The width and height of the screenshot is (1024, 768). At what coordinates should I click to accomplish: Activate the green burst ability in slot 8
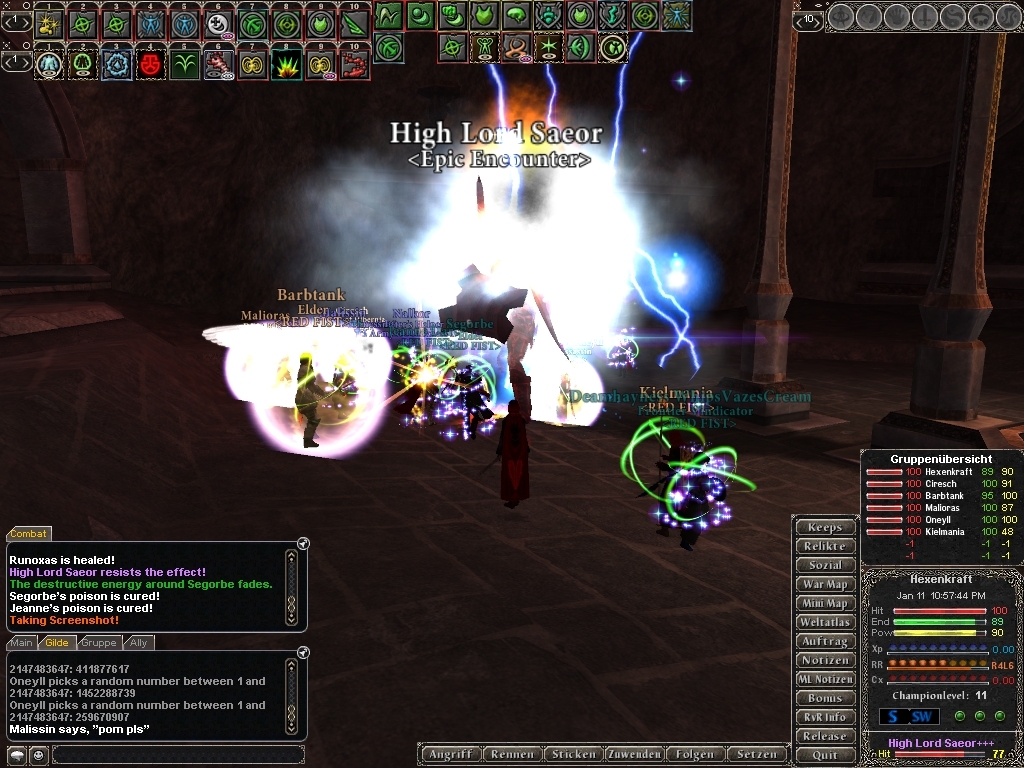pos(286,65)
